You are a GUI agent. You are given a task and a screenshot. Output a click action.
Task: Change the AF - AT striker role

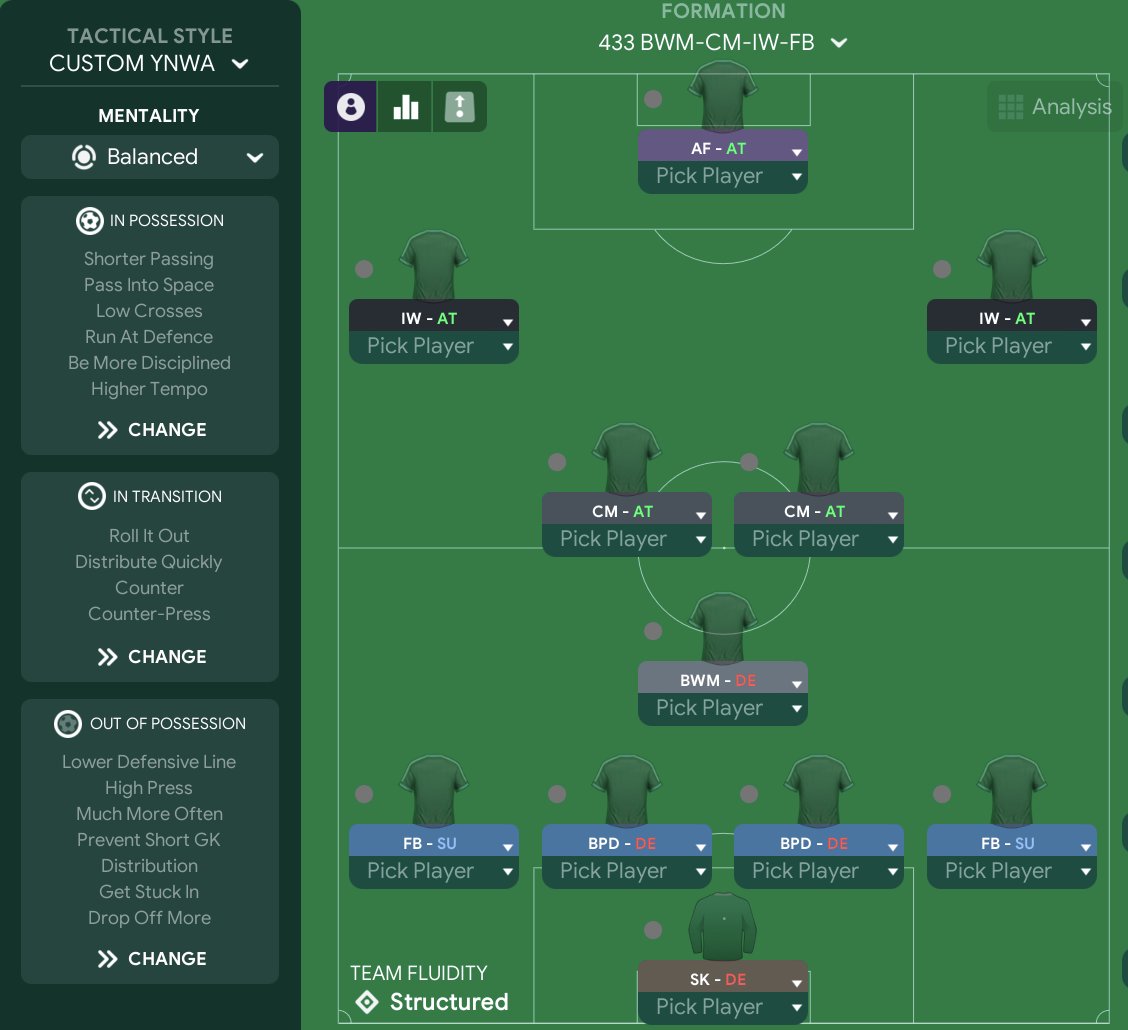coord(722,148)
